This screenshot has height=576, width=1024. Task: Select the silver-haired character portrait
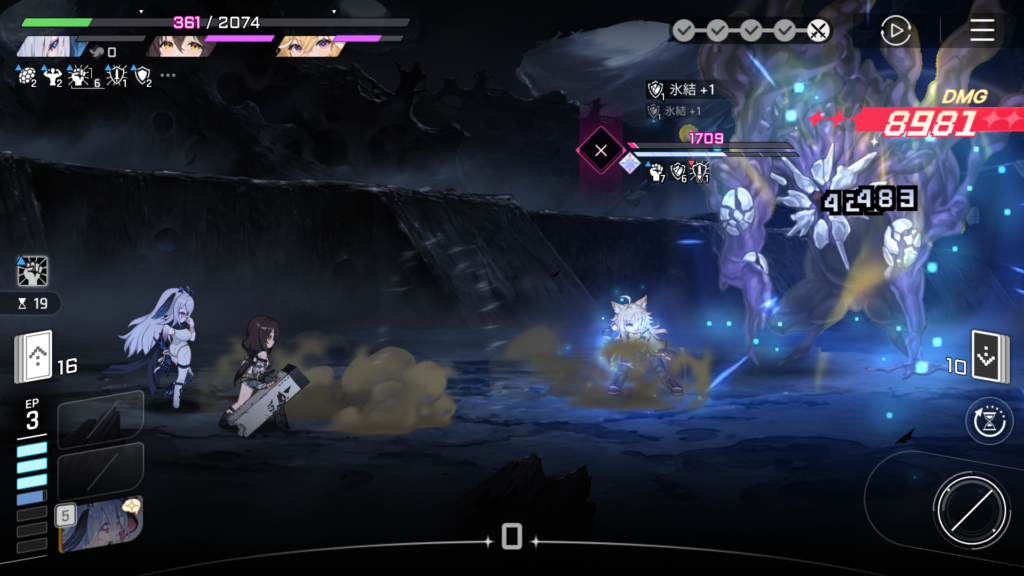pos(45,46)
